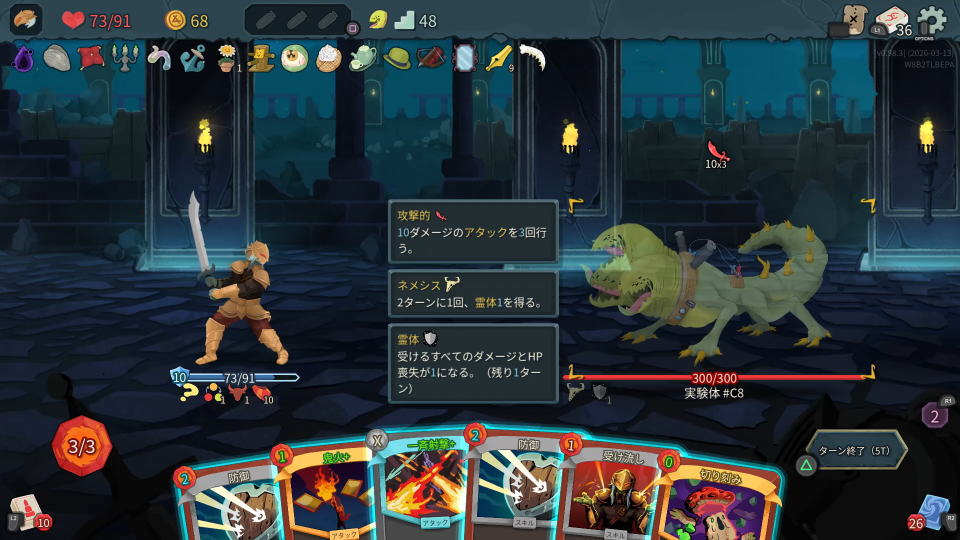Screen dimensions: 960x540
Task: Open the map scroll icon
Action: [853, 19]
